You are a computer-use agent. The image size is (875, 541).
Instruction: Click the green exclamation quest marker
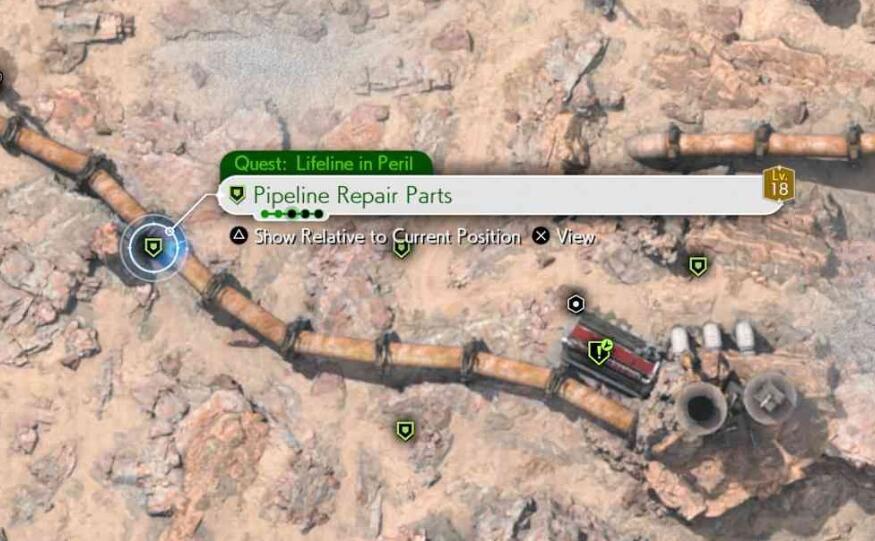(x=599, y=351)
